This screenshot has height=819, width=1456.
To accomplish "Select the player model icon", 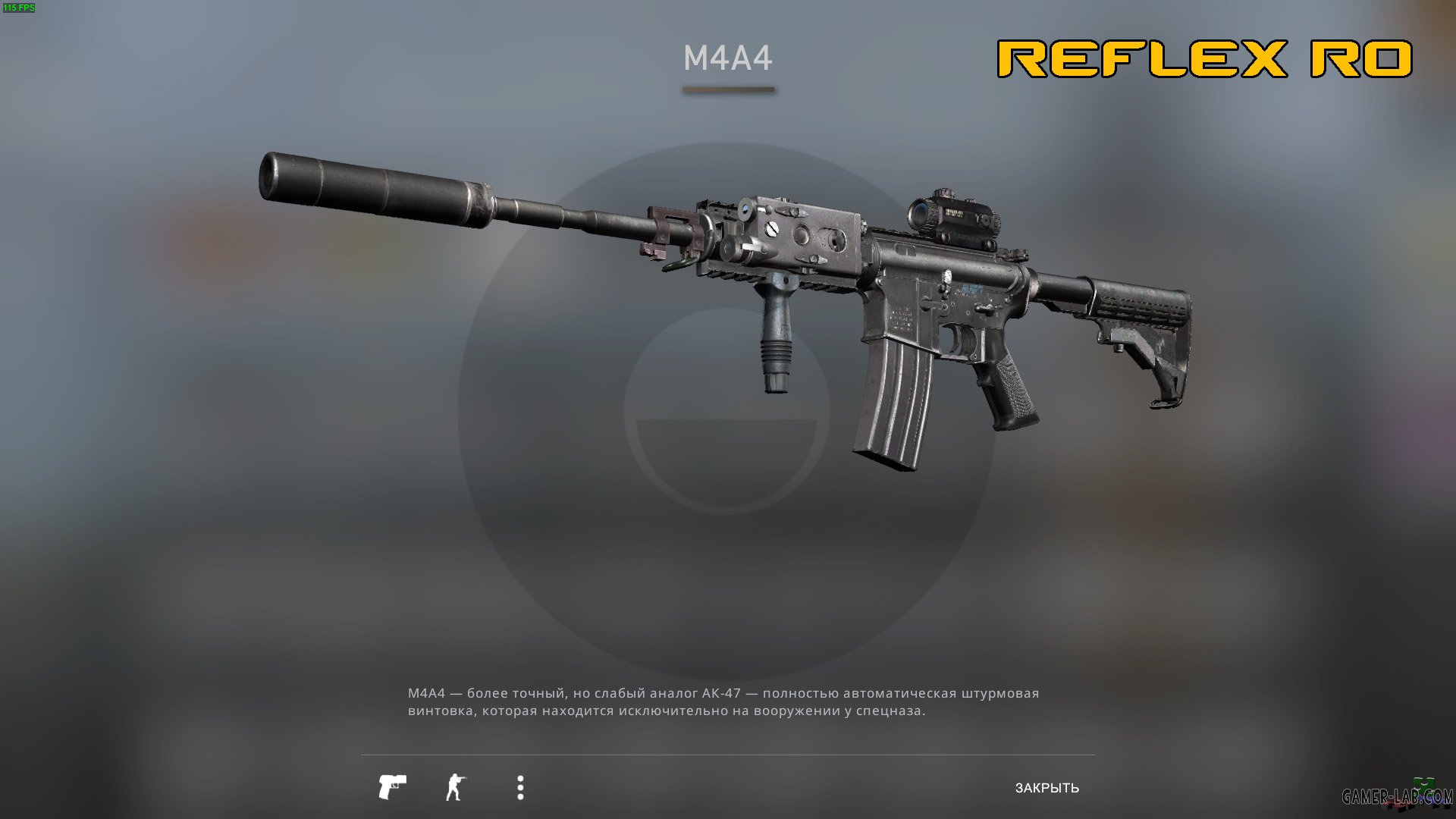I will pyautogui.click(x=456, y=786).
